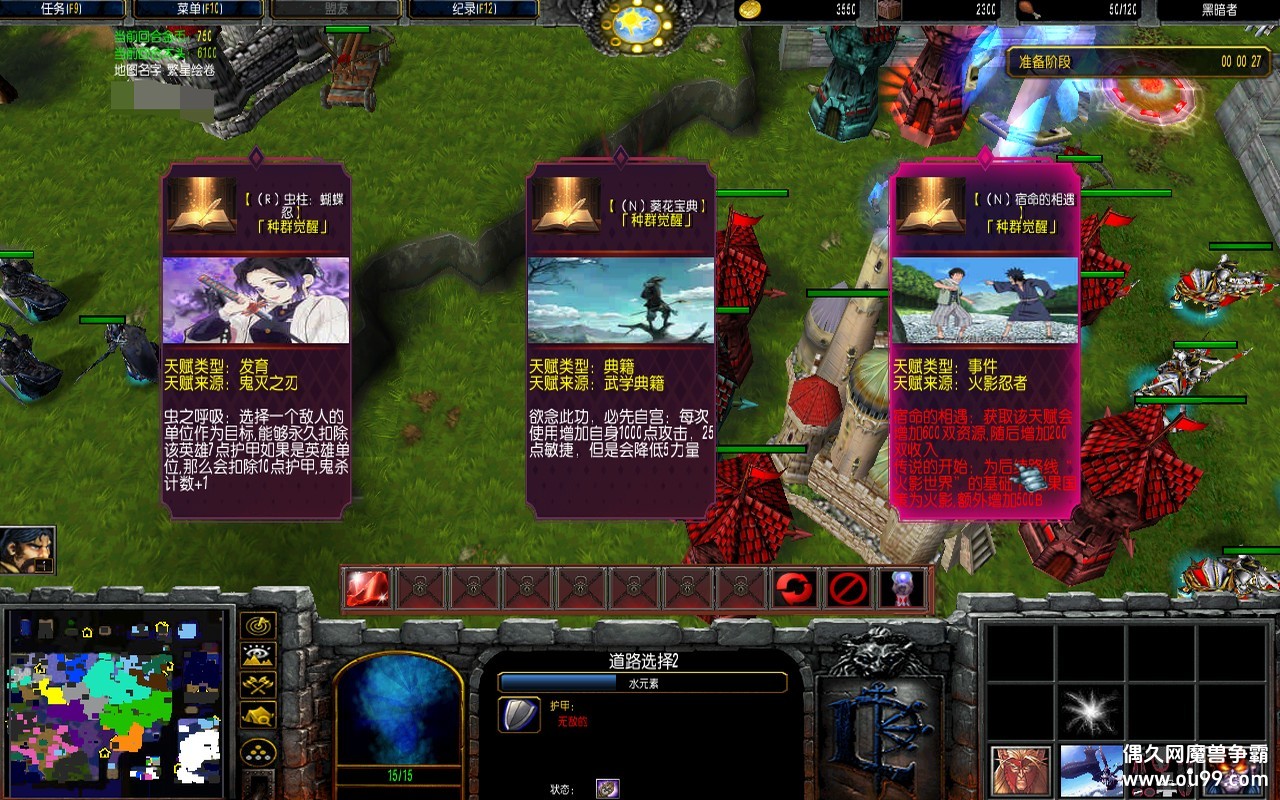This screenshot has height=800, width=1280.
Task: Click on the minimap
Action: point(115,700)
